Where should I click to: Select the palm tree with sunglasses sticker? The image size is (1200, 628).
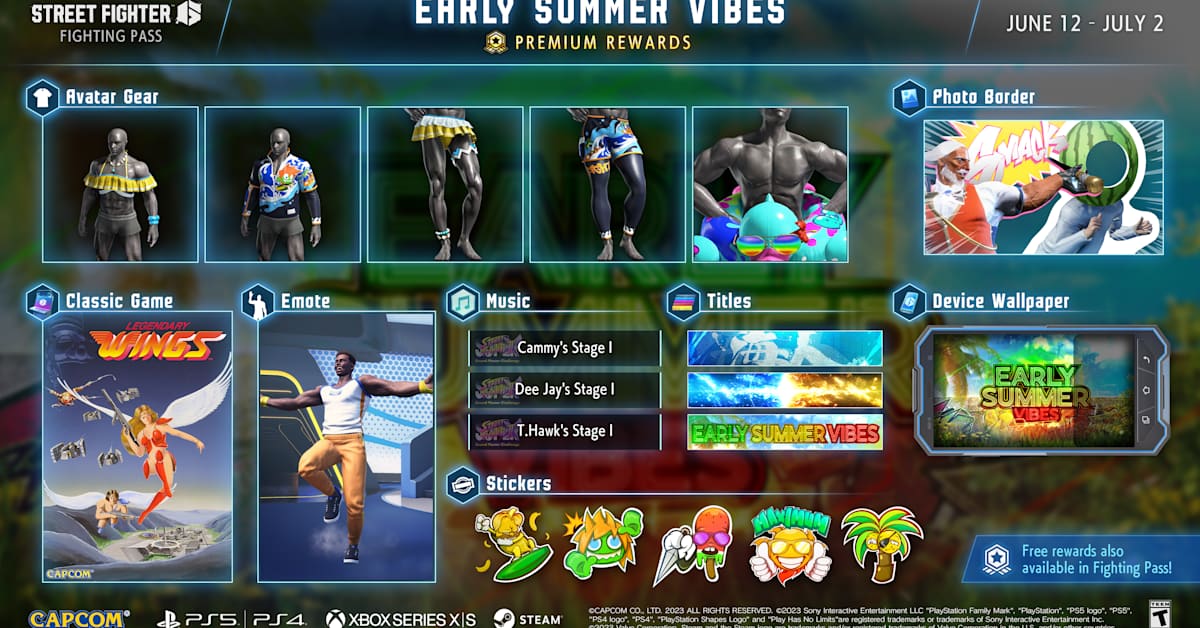click(x=880, y=546)
